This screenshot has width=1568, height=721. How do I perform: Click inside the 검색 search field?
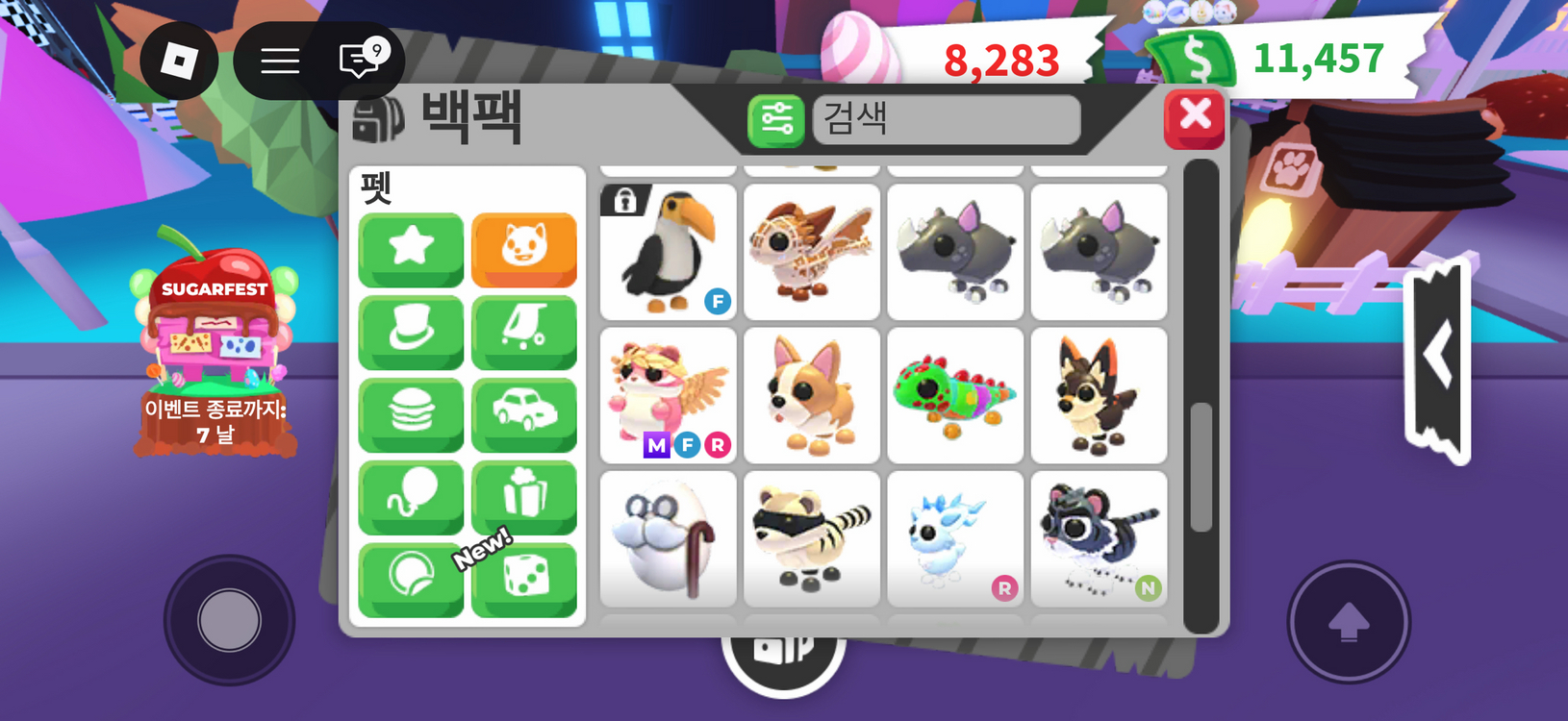click(x=946, y=121)
